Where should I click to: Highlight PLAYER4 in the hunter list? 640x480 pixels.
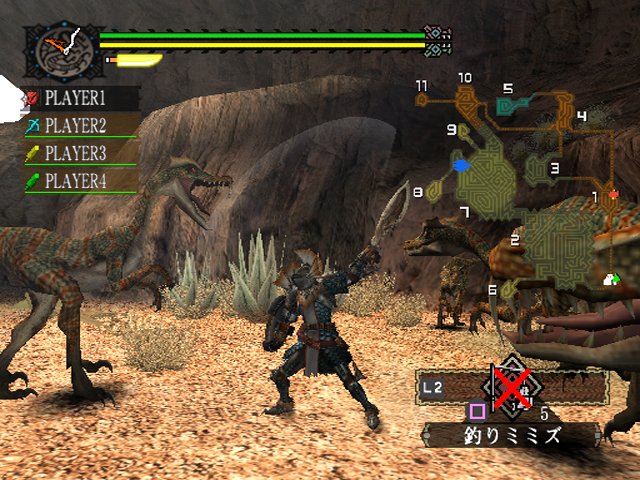[x=73, y=181]
